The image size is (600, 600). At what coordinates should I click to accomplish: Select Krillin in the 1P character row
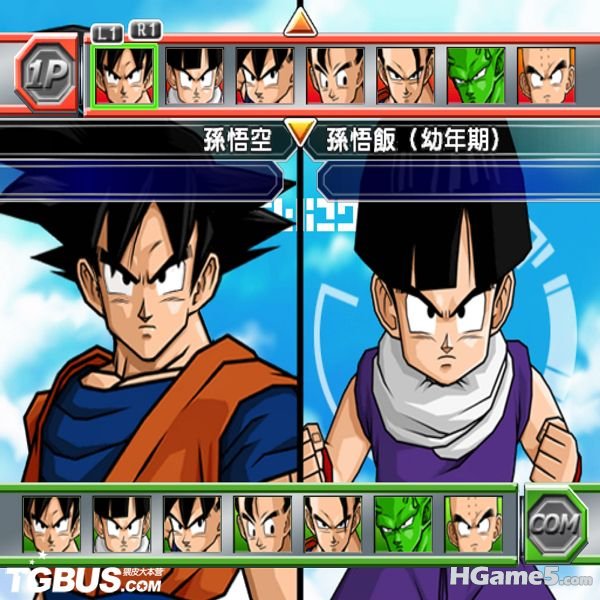pyautogui.click(x=545, y=75)
